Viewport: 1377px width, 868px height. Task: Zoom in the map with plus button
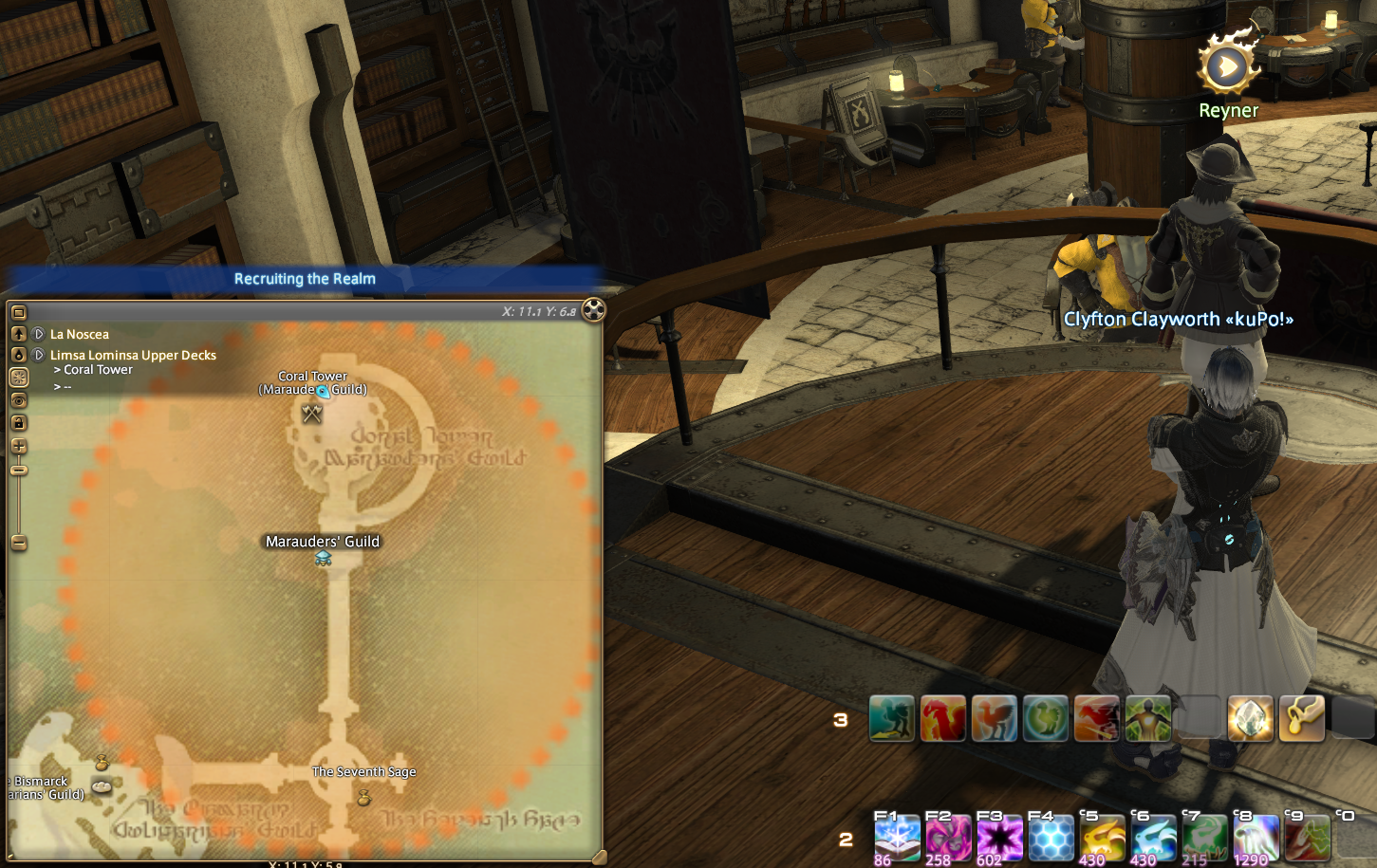tap(18, 446)
